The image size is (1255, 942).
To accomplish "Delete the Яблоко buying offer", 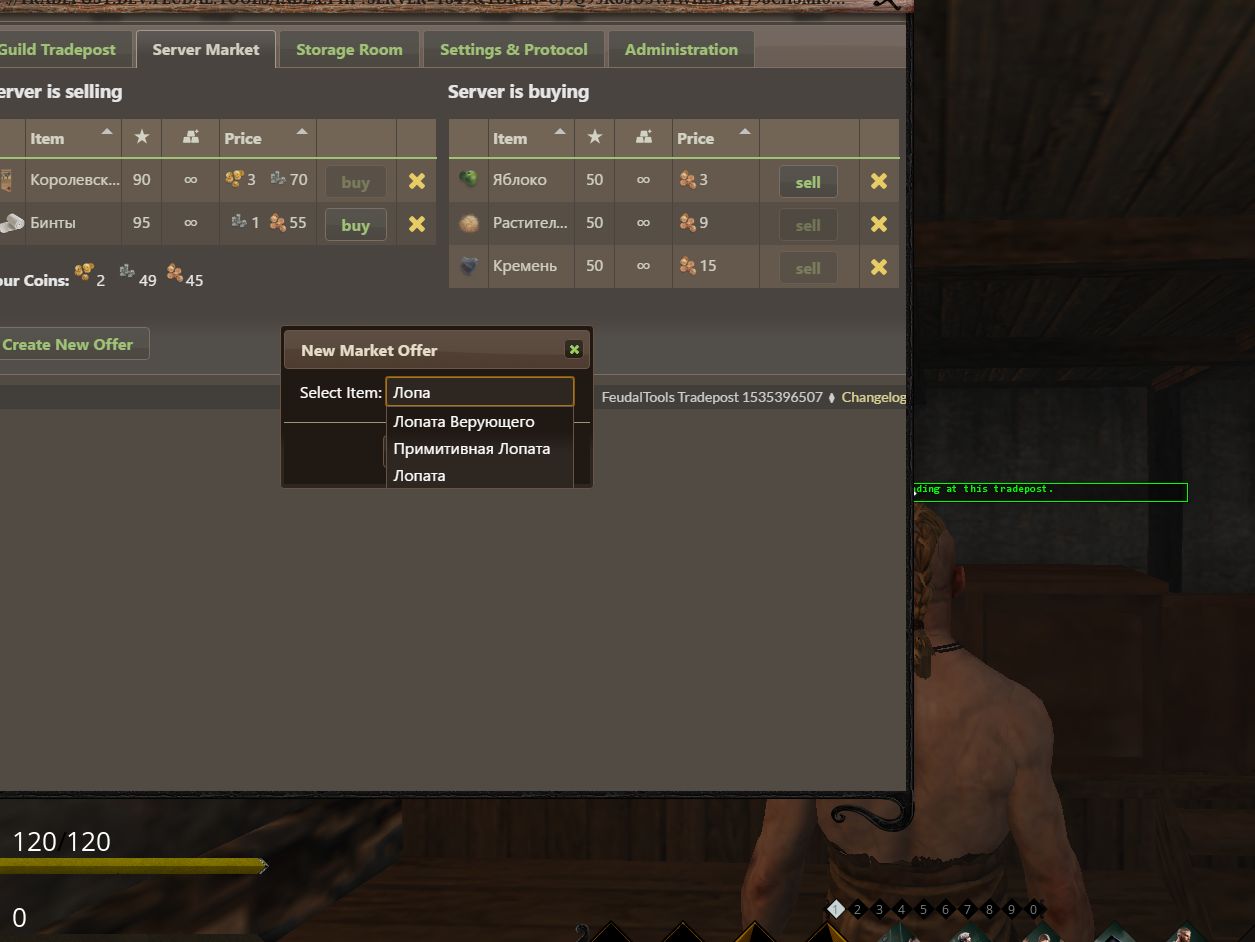I will tap(878, 181).
